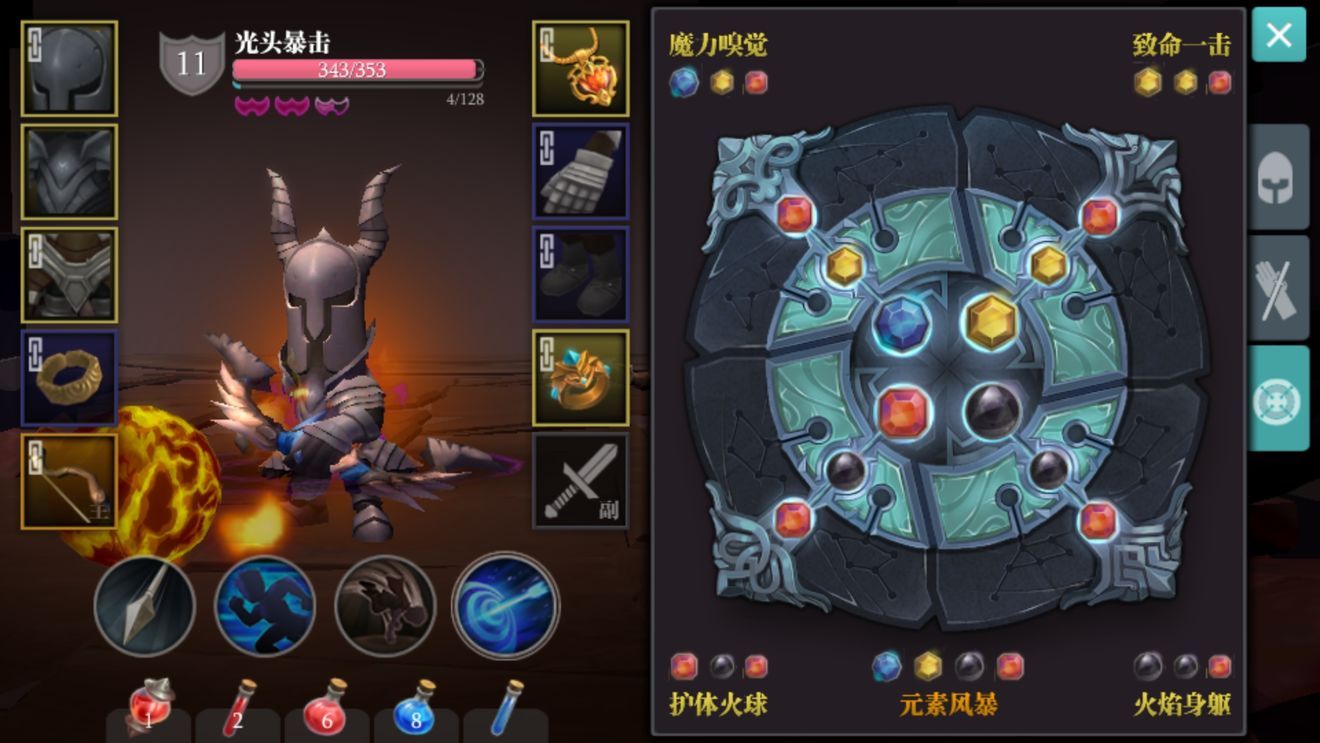Select the boots equipment slot
This screenshot has height=743, width=1320.
tap(581, 275)
